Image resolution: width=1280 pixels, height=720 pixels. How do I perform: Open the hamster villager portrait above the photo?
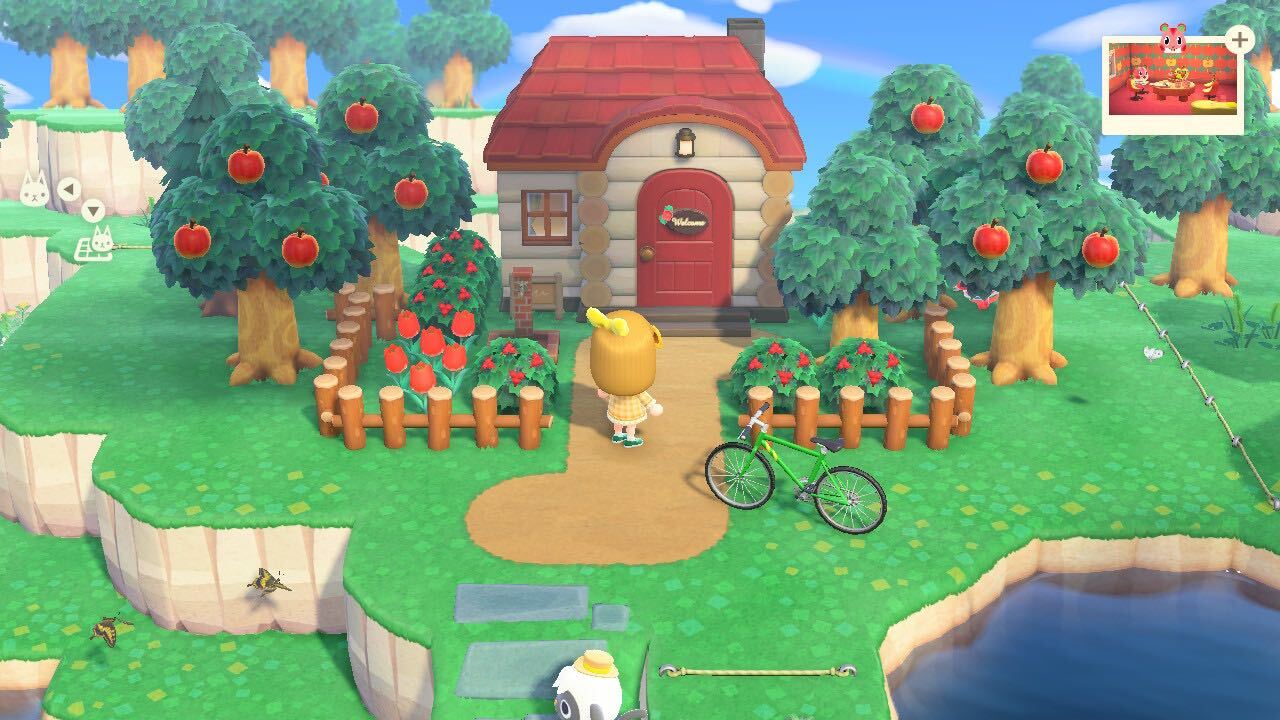coord(1173,38)
